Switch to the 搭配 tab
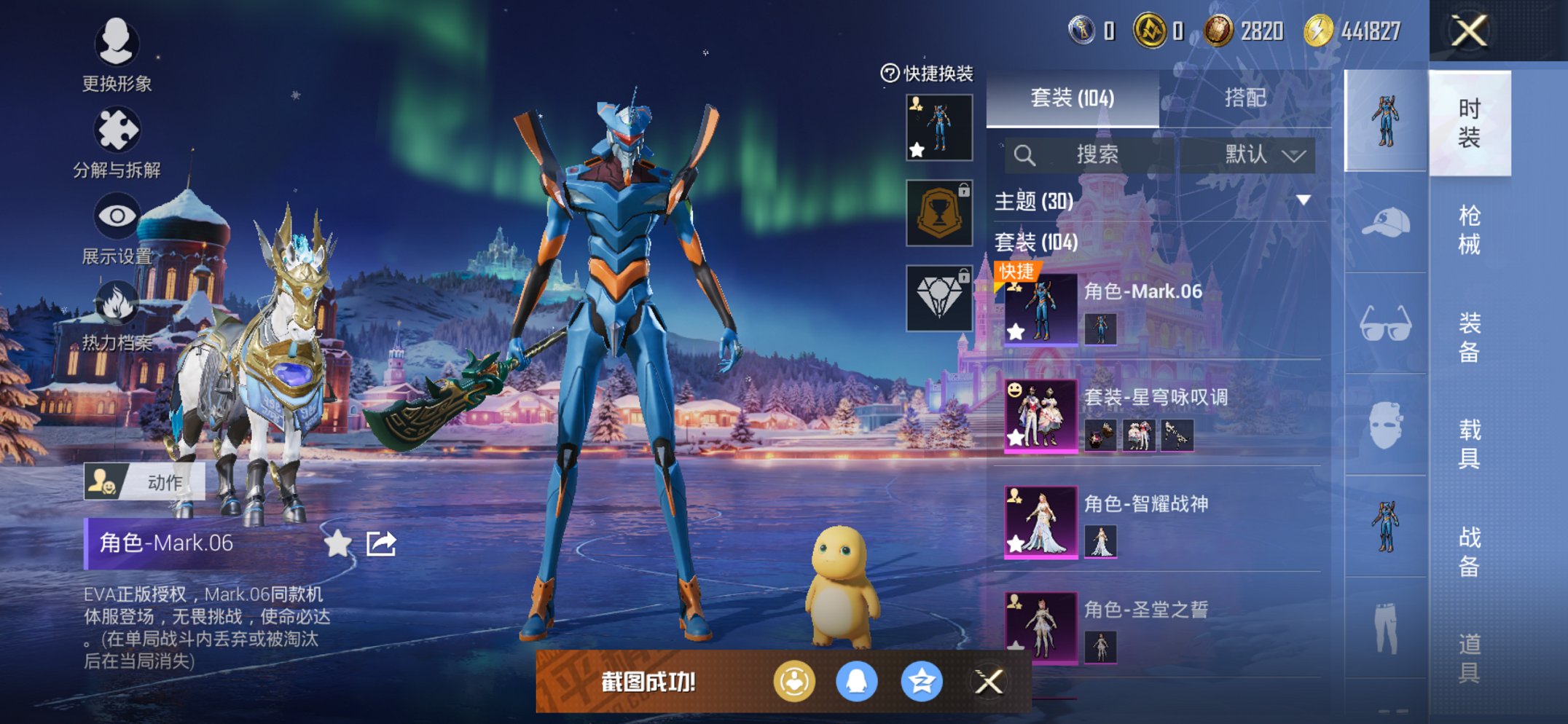1568x724 pixels. (1244, 98)
